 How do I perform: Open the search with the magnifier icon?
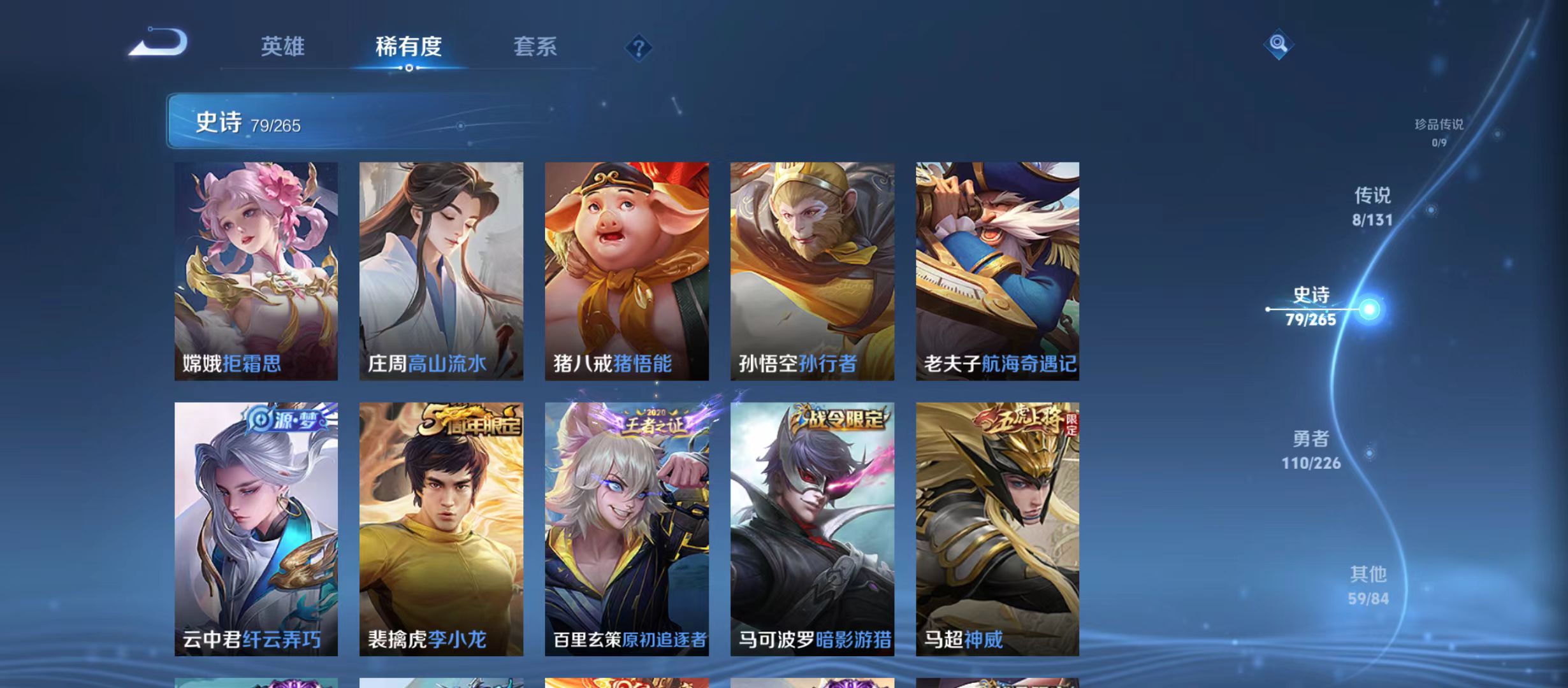1279,45
